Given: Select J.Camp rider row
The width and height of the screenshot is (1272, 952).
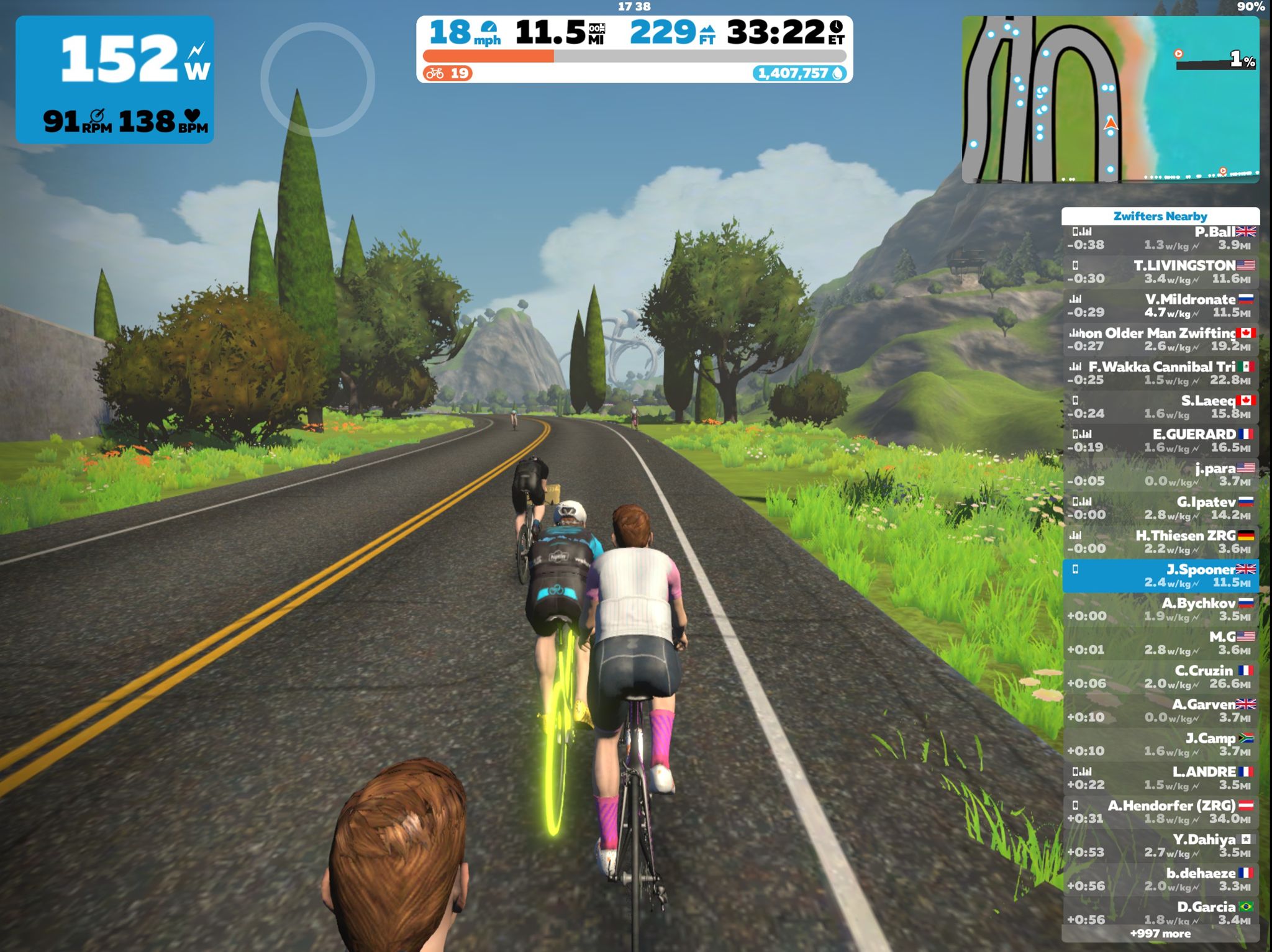Looking at the screenshot, I should pos(1160,744).
